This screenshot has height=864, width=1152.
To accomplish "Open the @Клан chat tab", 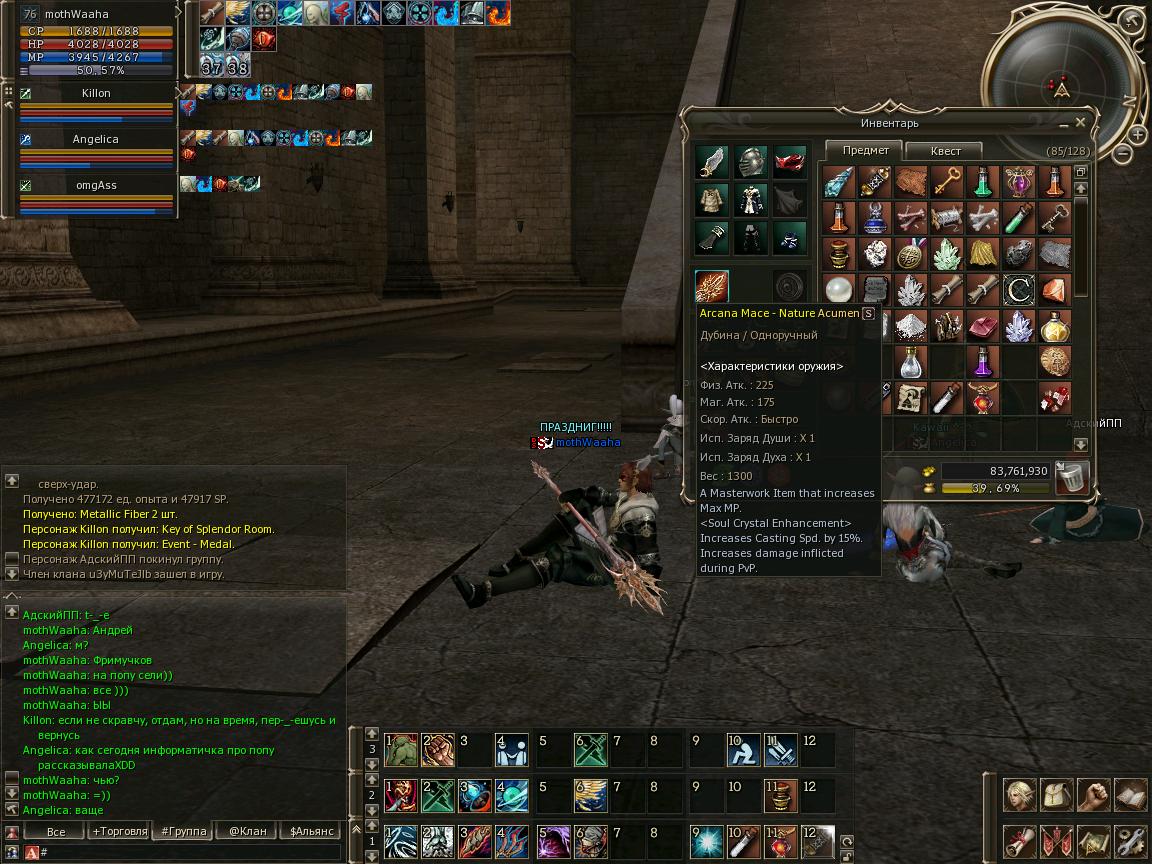I will [247, 831].
